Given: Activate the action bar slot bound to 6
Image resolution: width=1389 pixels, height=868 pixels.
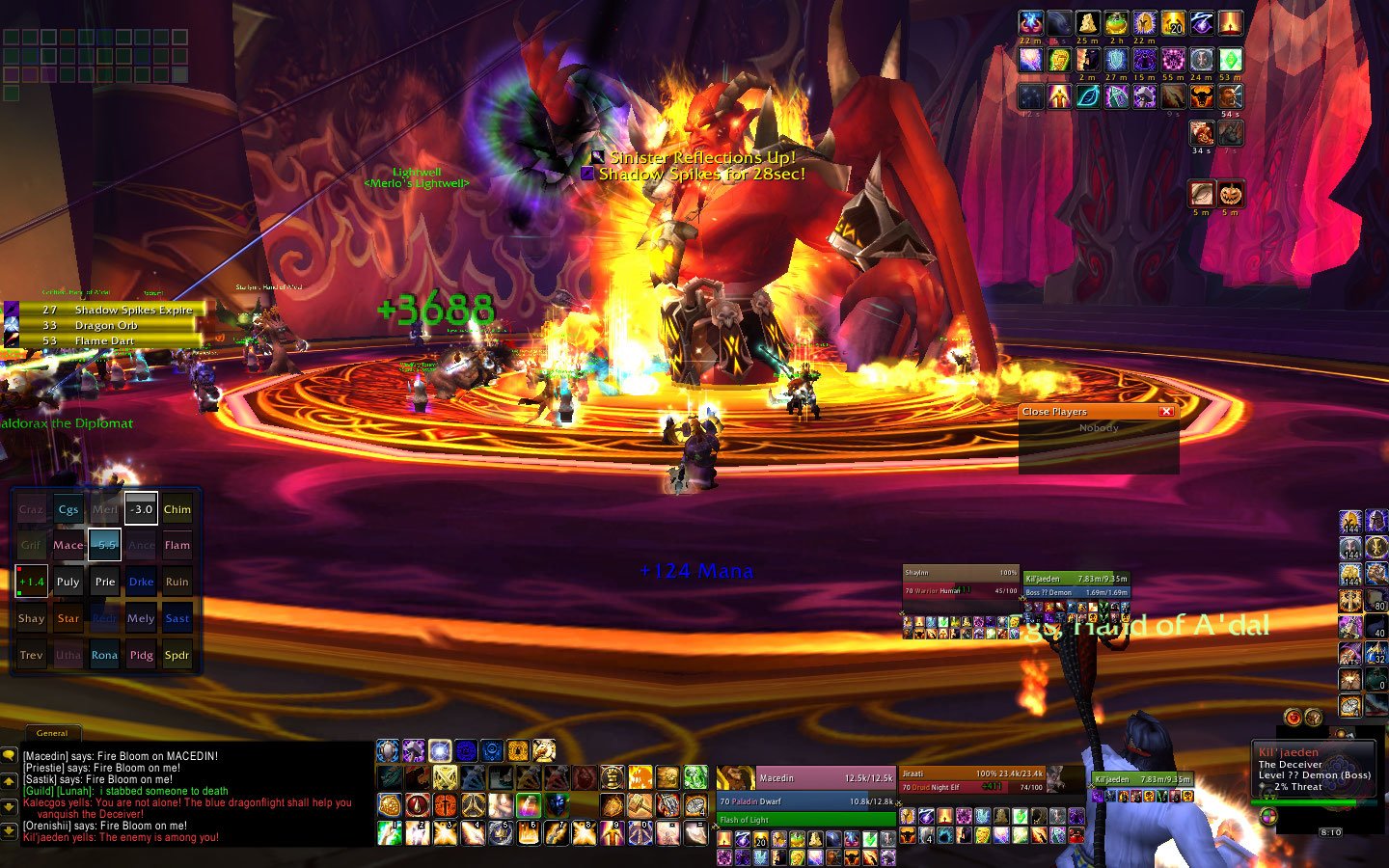Looking at the screenshot, I should click(529, 832).
